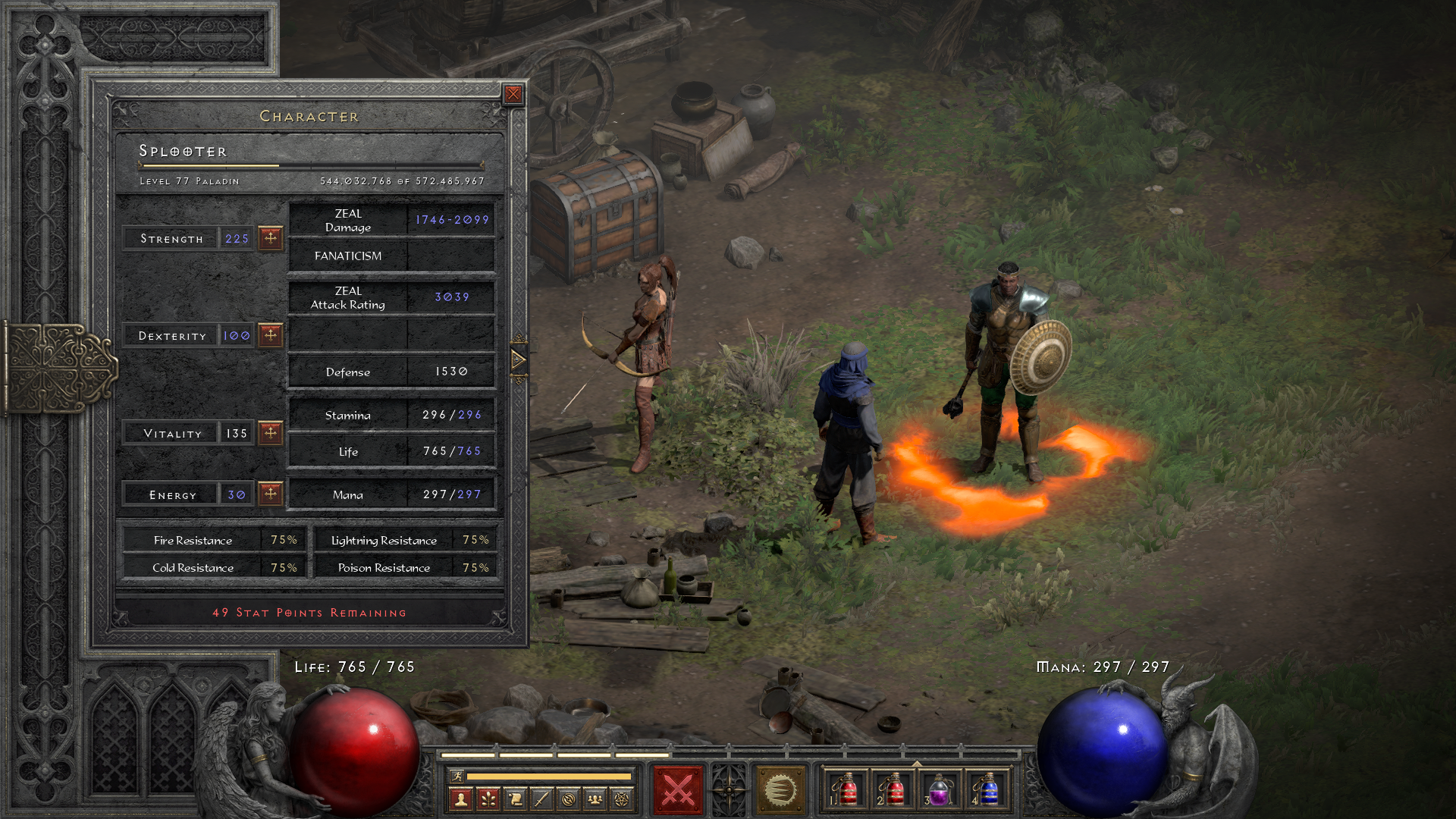
Task: Open the Quest Log scroll icon
Action: click(515, 799)
